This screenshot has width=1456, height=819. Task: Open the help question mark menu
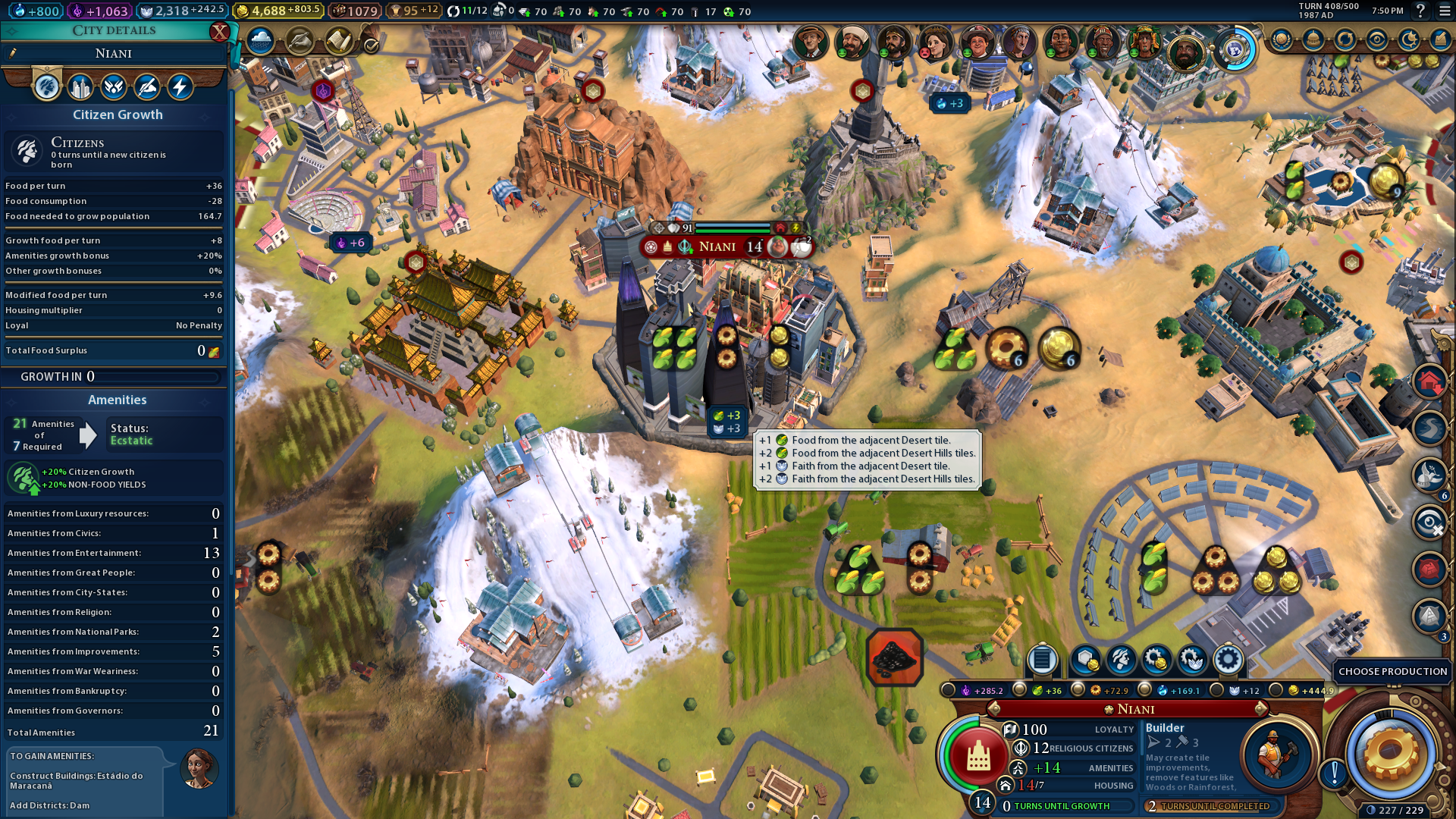(x=1420, y=11)
